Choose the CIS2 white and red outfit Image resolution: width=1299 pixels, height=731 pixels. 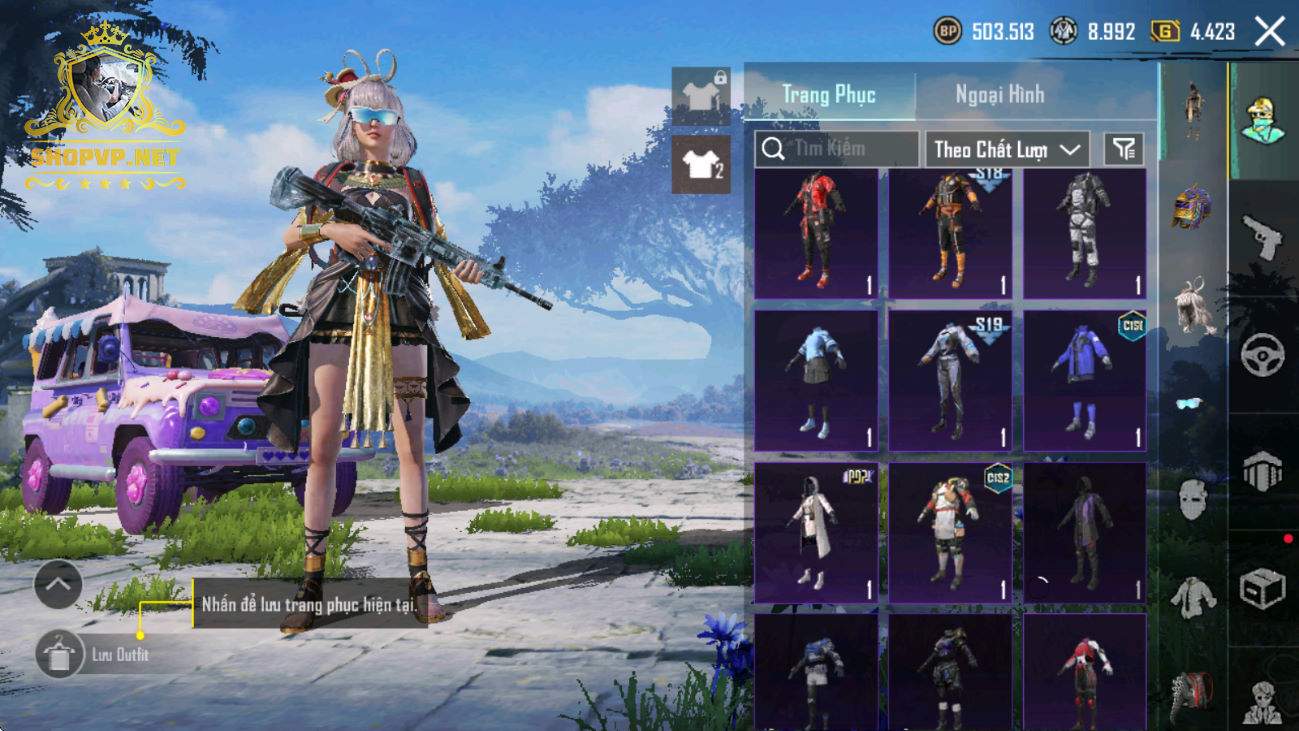(x=950, y=532)
